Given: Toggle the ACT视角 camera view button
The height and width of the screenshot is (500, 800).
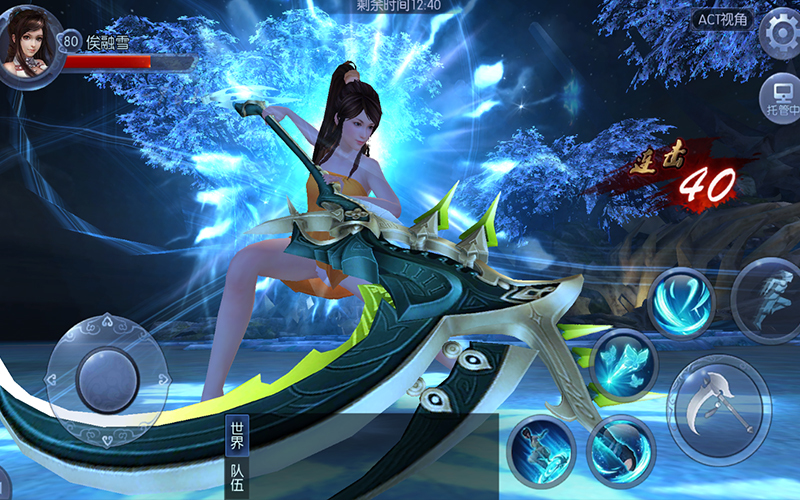Looking at the screenshot, I should click(724, 20).
